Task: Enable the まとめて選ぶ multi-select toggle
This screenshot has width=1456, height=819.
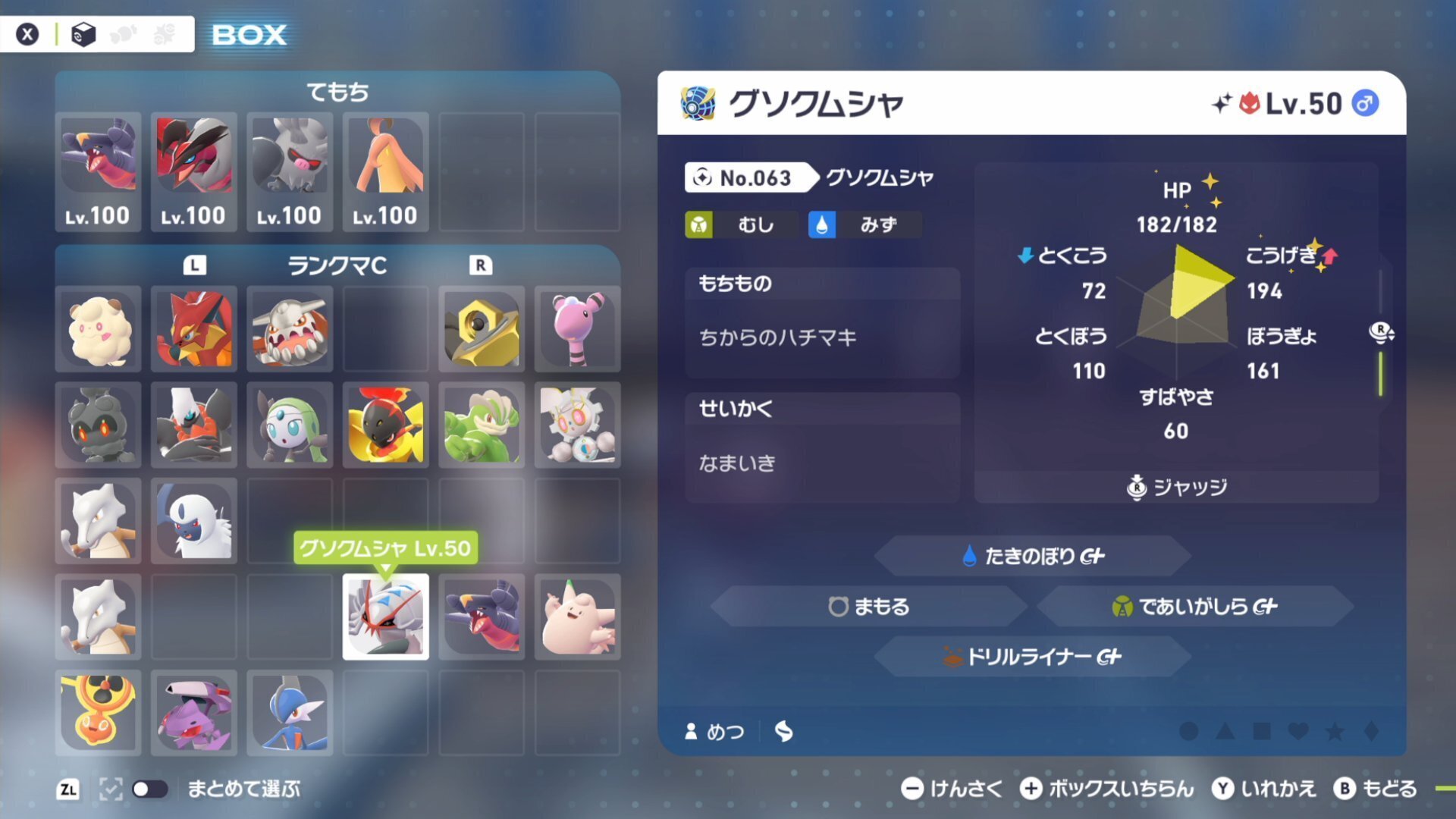Action: point(149,789)
